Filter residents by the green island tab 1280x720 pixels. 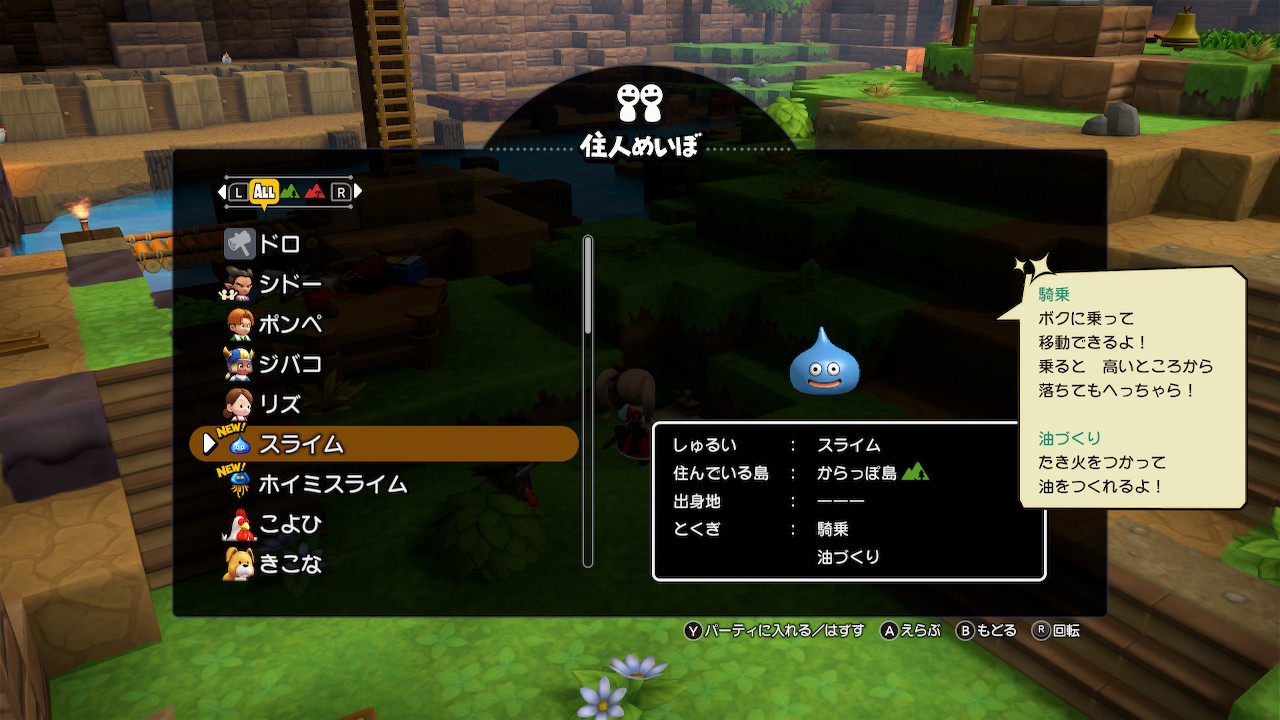[x=289, y=191]
